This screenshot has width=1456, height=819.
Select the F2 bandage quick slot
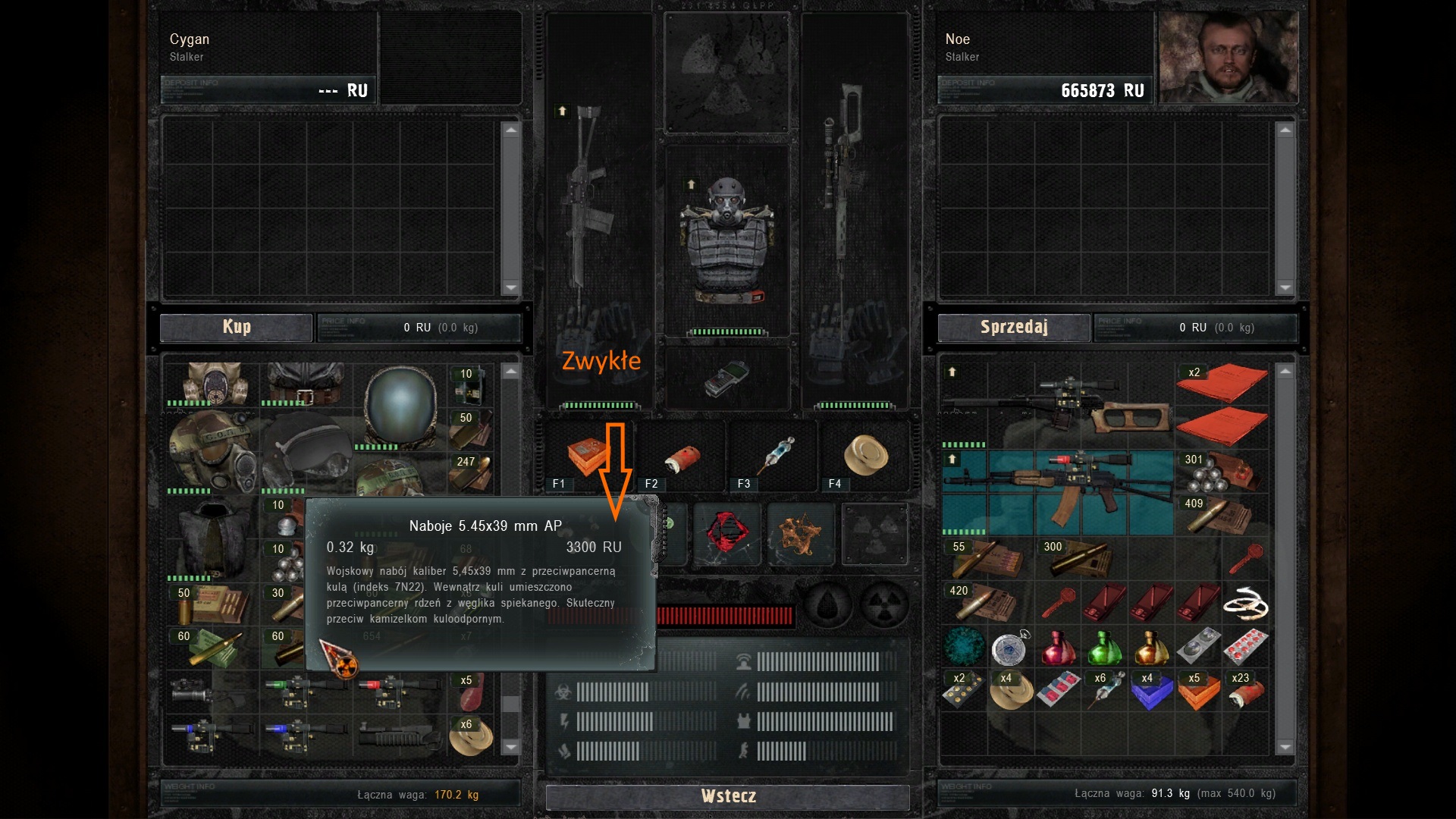click(x=682, y=457)
